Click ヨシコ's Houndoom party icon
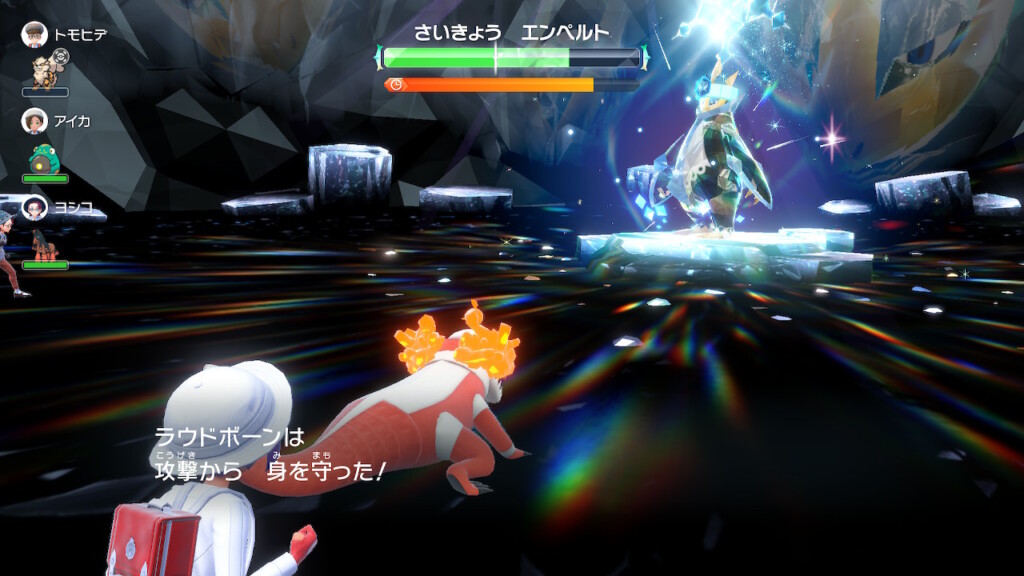1024x576 pixels. (x=45, y=245)
